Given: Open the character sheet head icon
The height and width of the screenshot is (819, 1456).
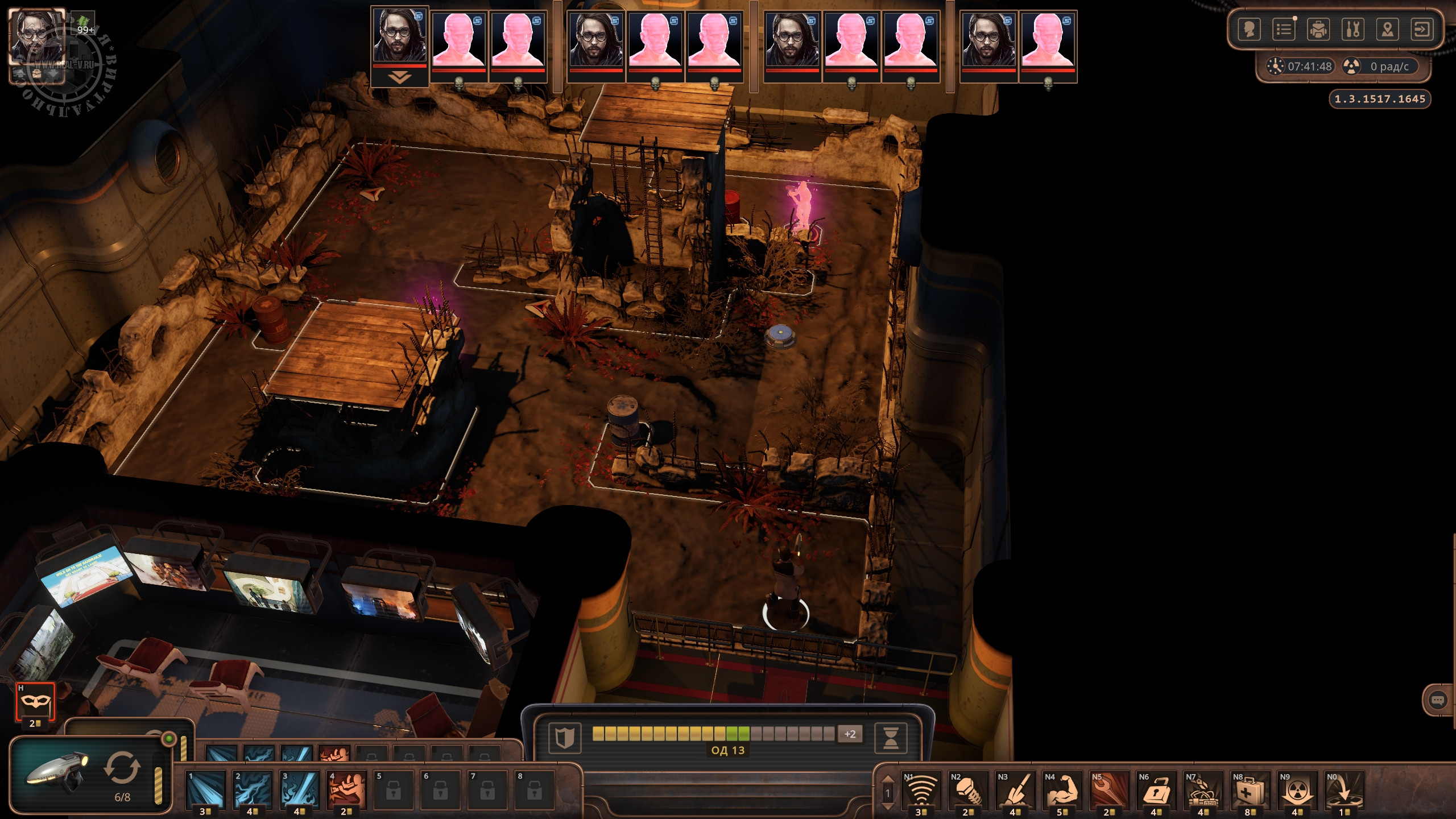Looking at the screenshot, I should point(1249,29).
